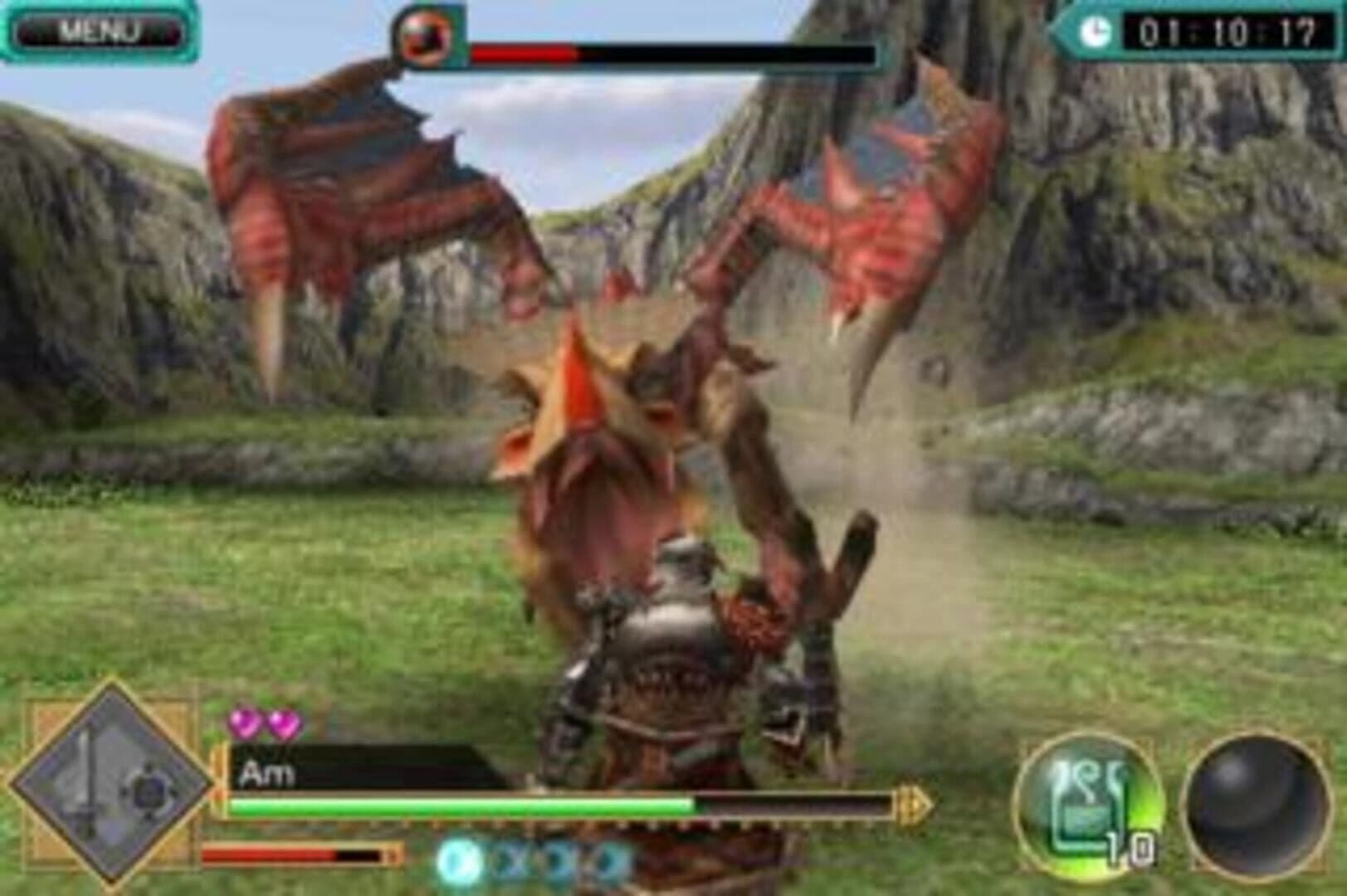
Task: Click the green player health gauge
Action: click(x=456, y=803)
